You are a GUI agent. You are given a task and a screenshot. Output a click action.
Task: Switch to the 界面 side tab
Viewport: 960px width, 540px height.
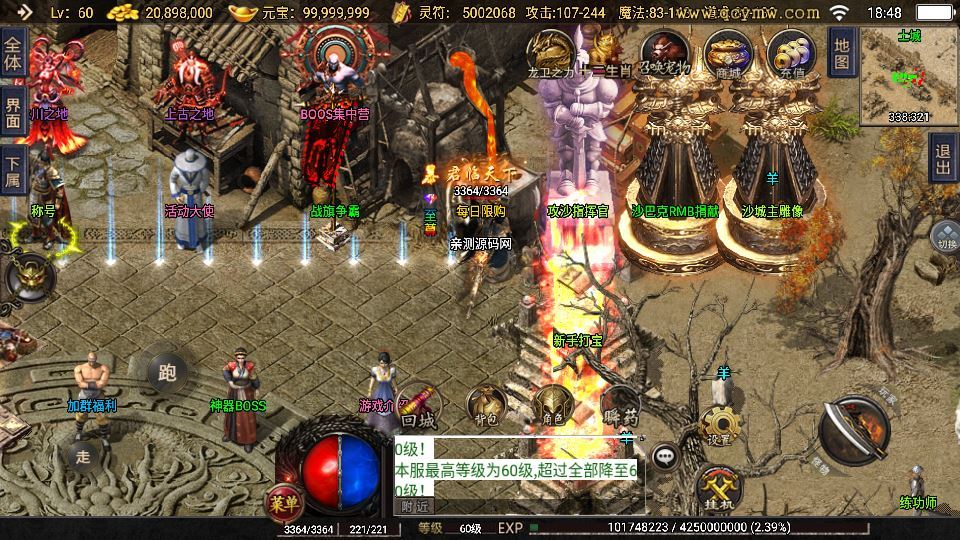point(13,112)
